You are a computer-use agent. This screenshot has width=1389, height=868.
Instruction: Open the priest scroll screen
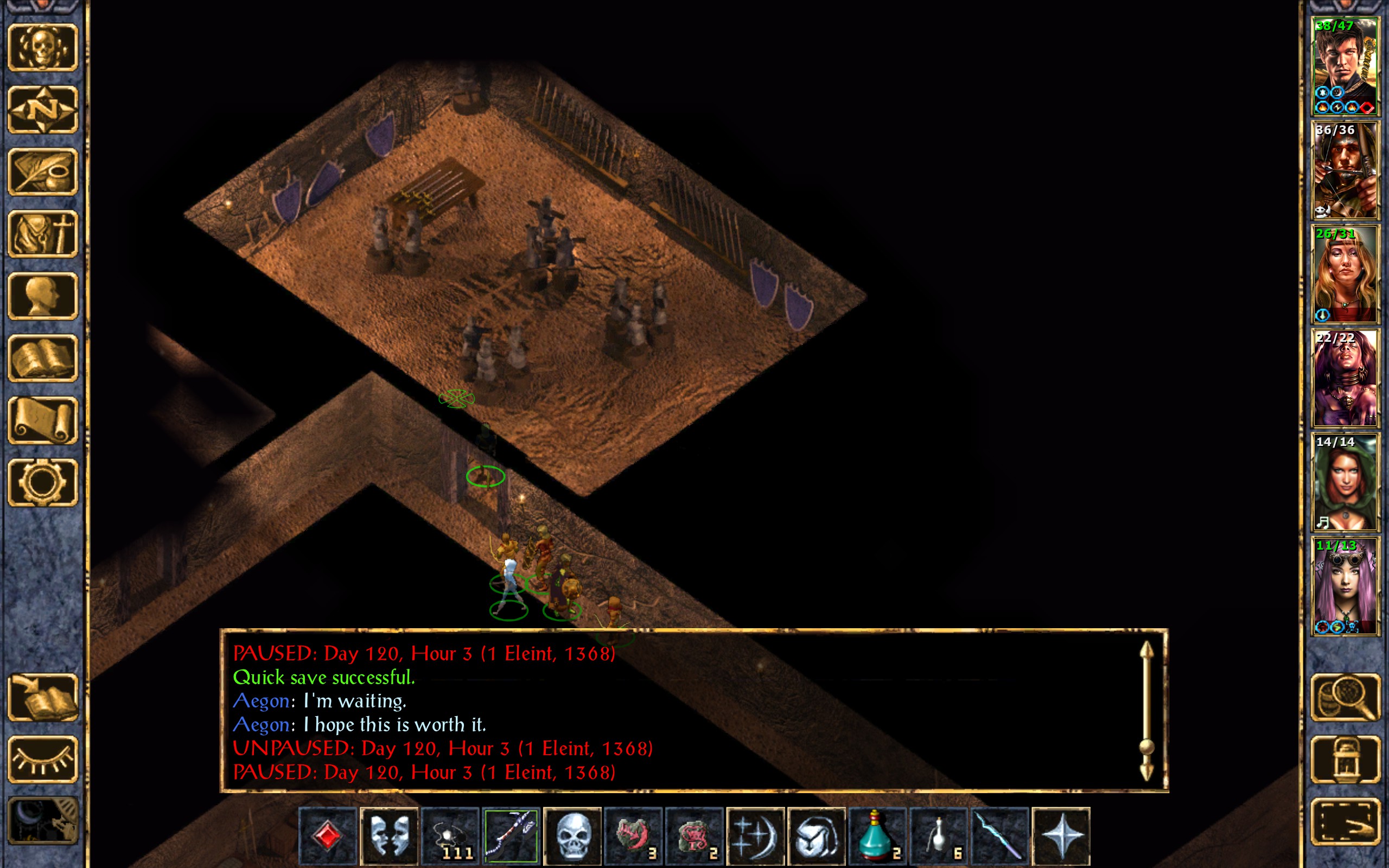tap(43, 420)
